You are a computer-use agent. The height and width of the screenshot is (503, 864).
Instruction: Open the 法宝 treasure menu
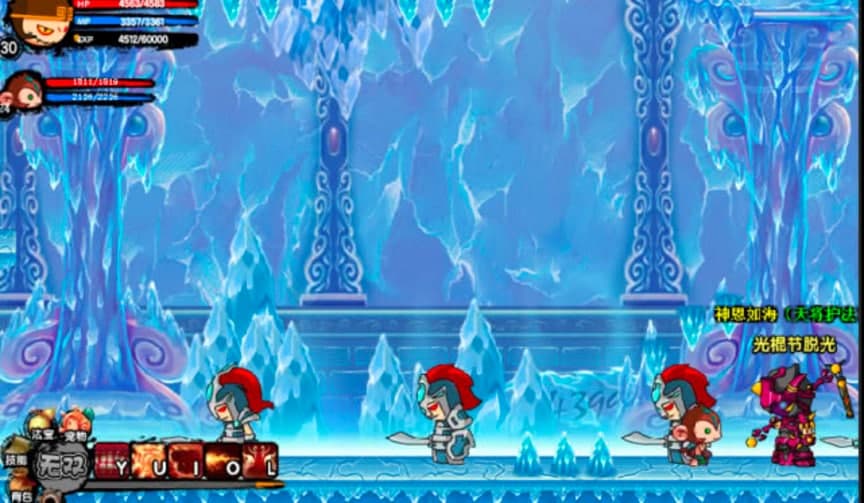point(41,427)
